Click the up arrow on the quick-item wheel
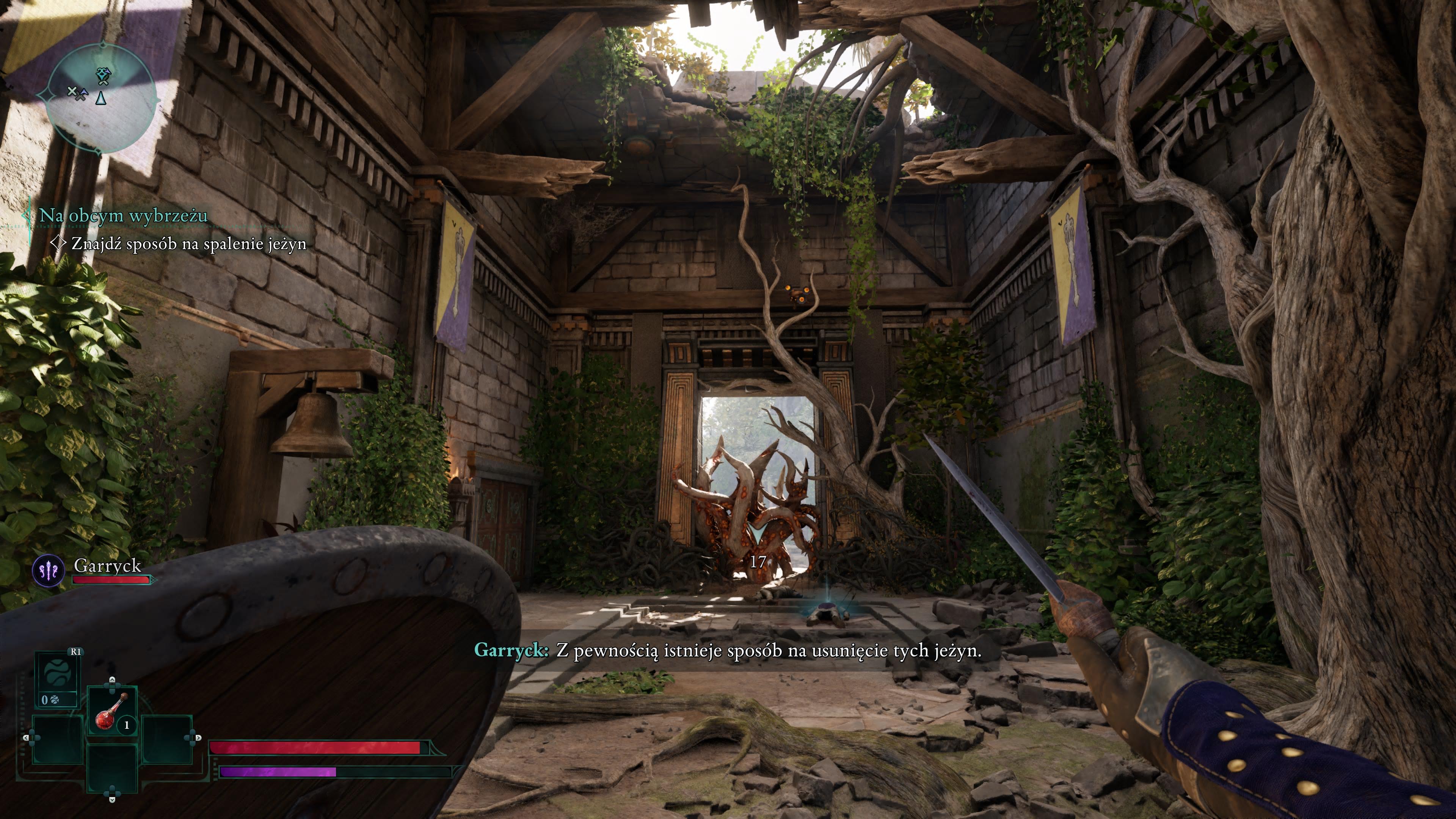 click(x=112, y=680)
